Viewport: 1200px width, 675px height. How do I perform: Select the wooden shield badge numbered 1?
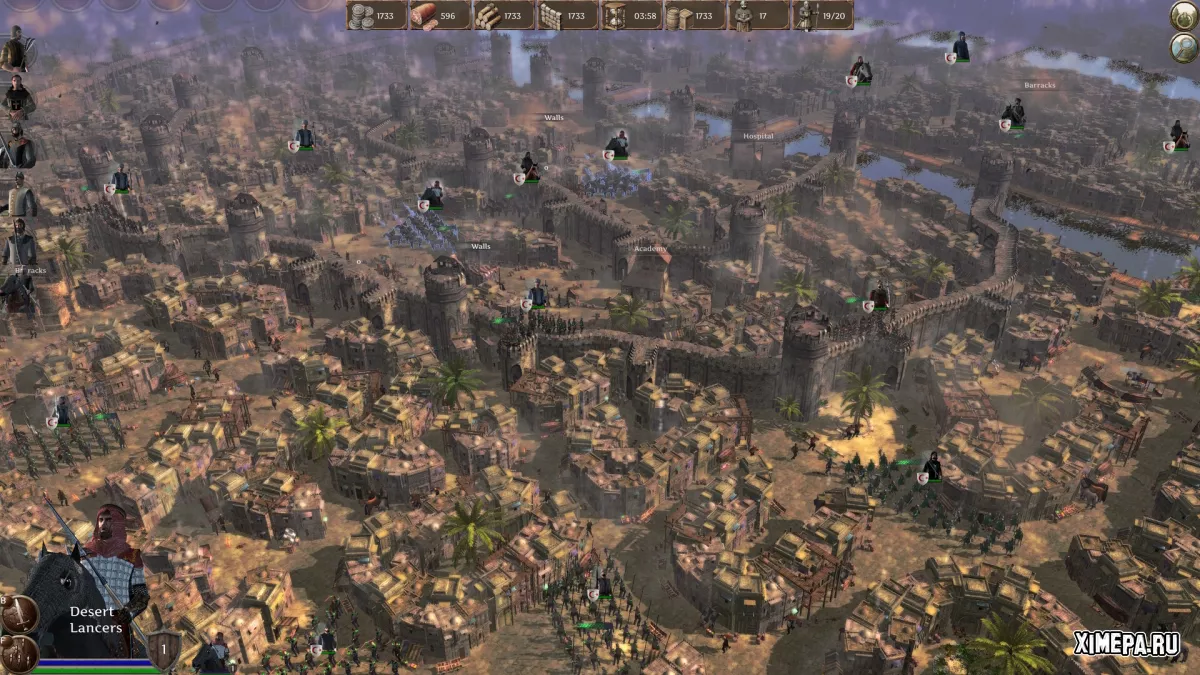(x=166, y=649)
